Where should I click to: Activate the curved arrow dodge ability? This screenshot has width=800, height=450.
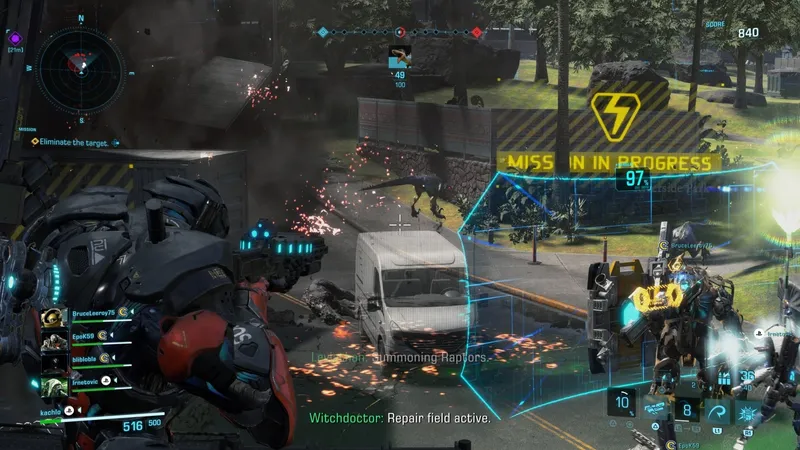coord(716,410)
